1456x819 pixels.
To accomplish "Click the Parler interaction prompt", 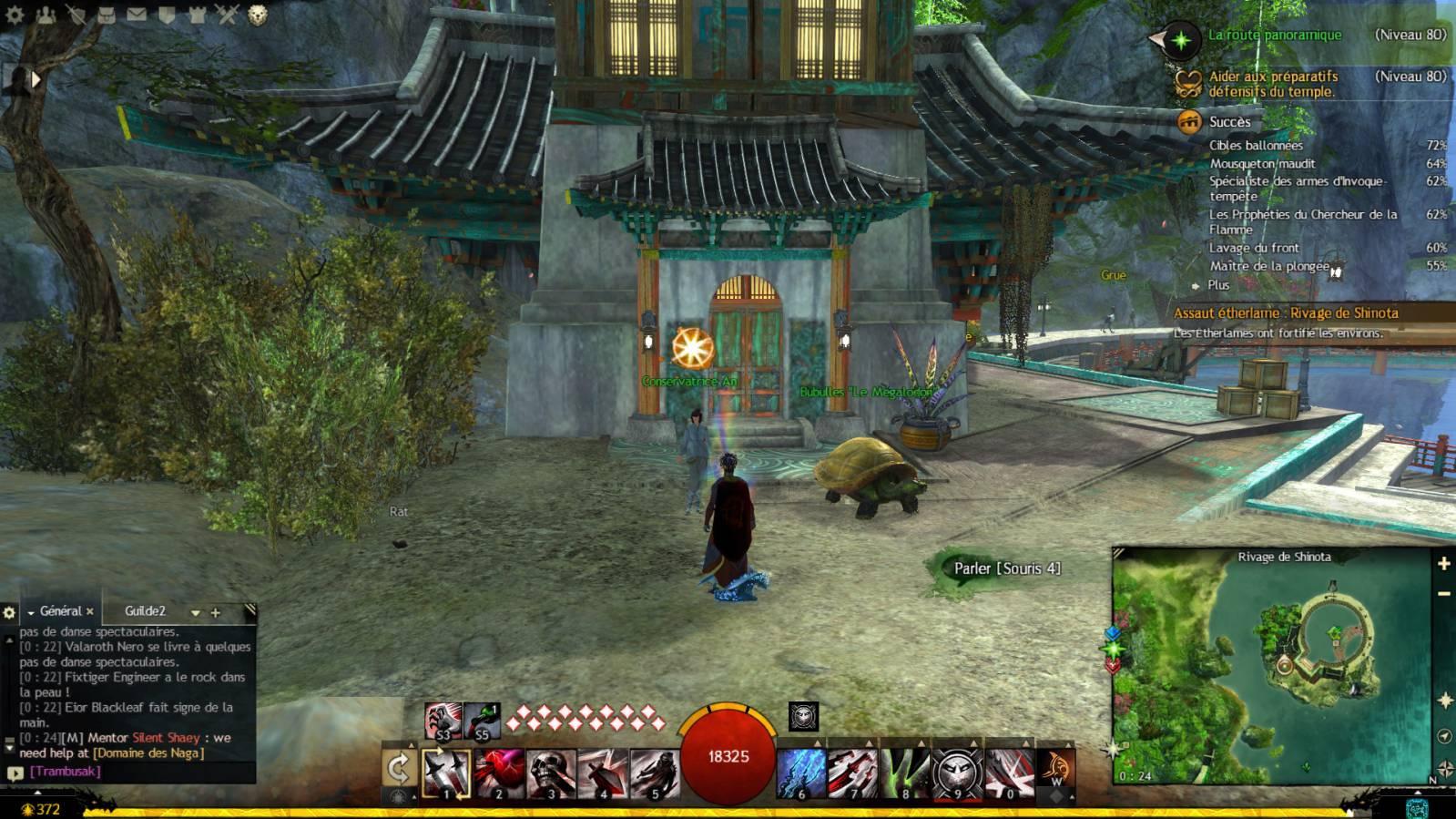I will click(x=1006, y=568).
